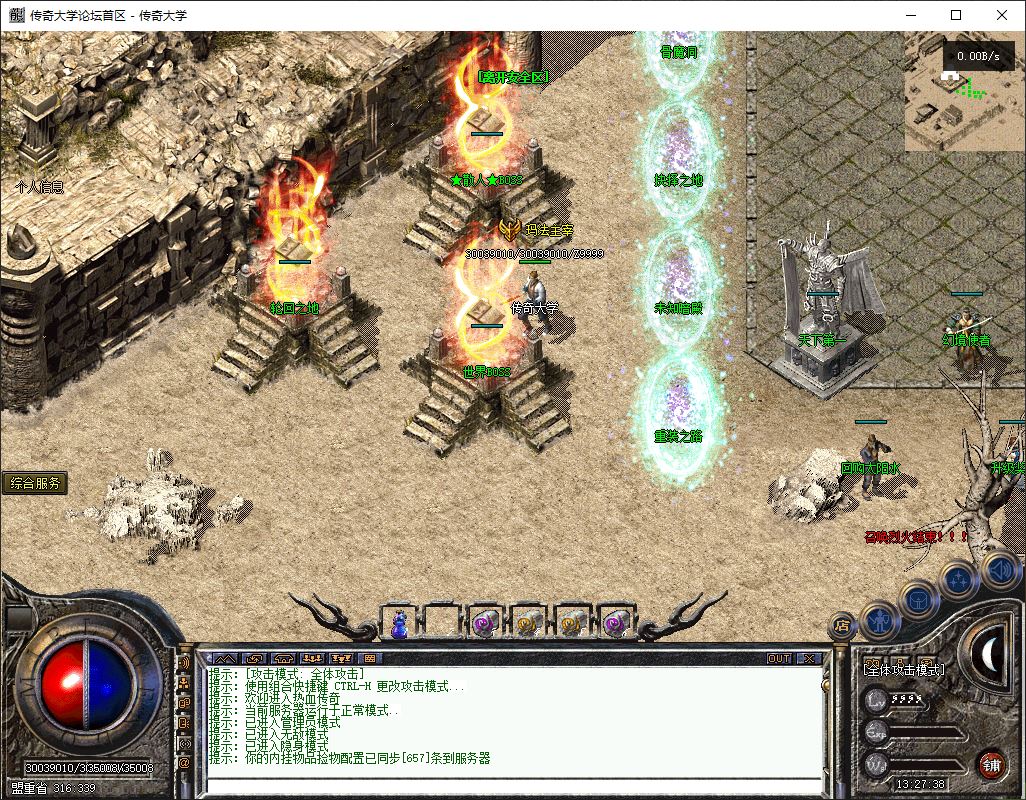Focus the chat text input box
Viewport: 1026px width, 800px height.
pos(510,785)
